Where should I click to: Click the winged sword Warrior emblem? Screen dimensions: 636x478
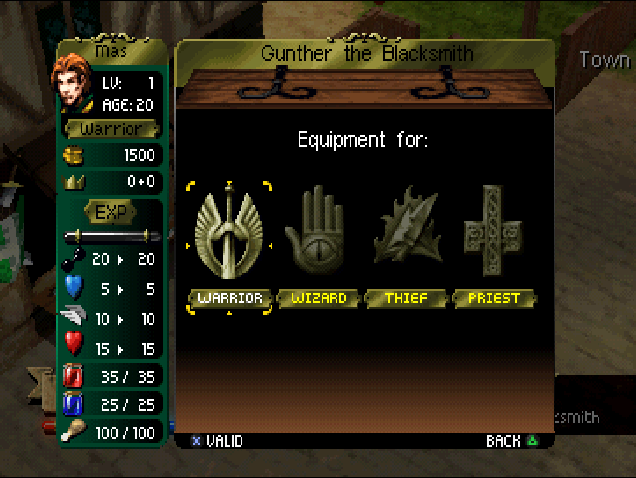(229, 233)
